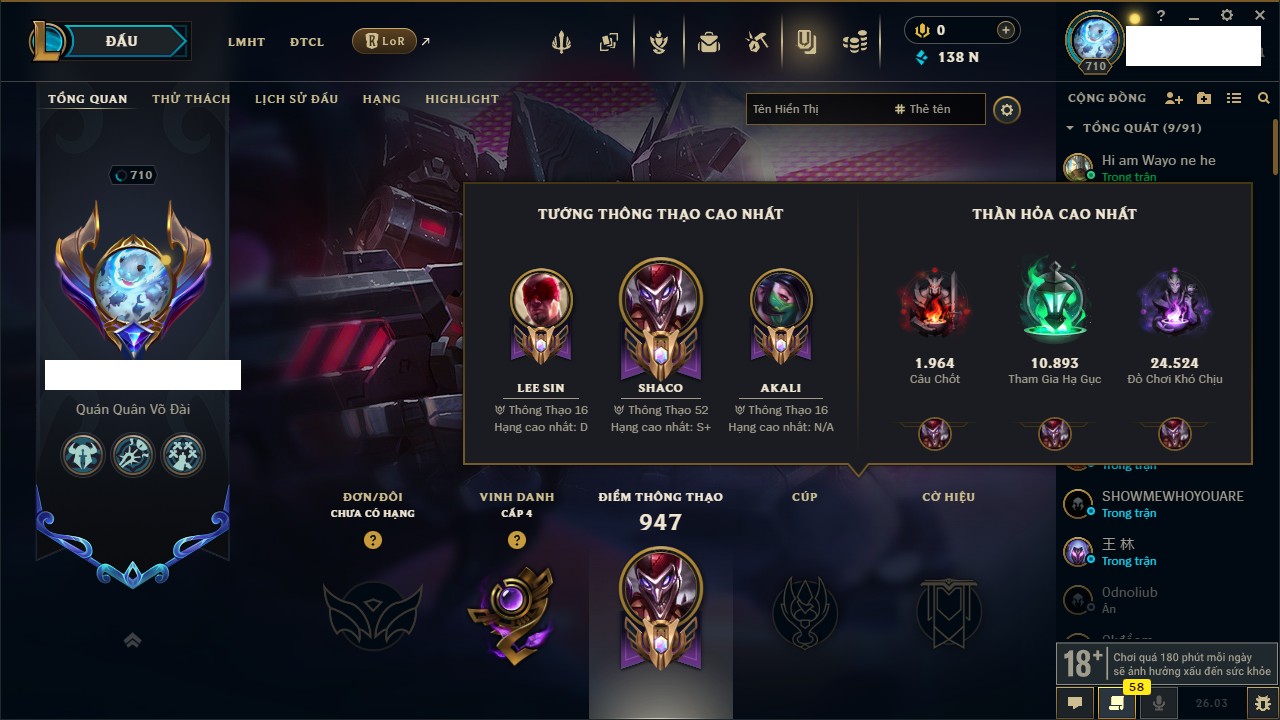This screenshot has width=1280, height=720.
Task: Open the ĐTCL game mode link
Action: point(307,42)
